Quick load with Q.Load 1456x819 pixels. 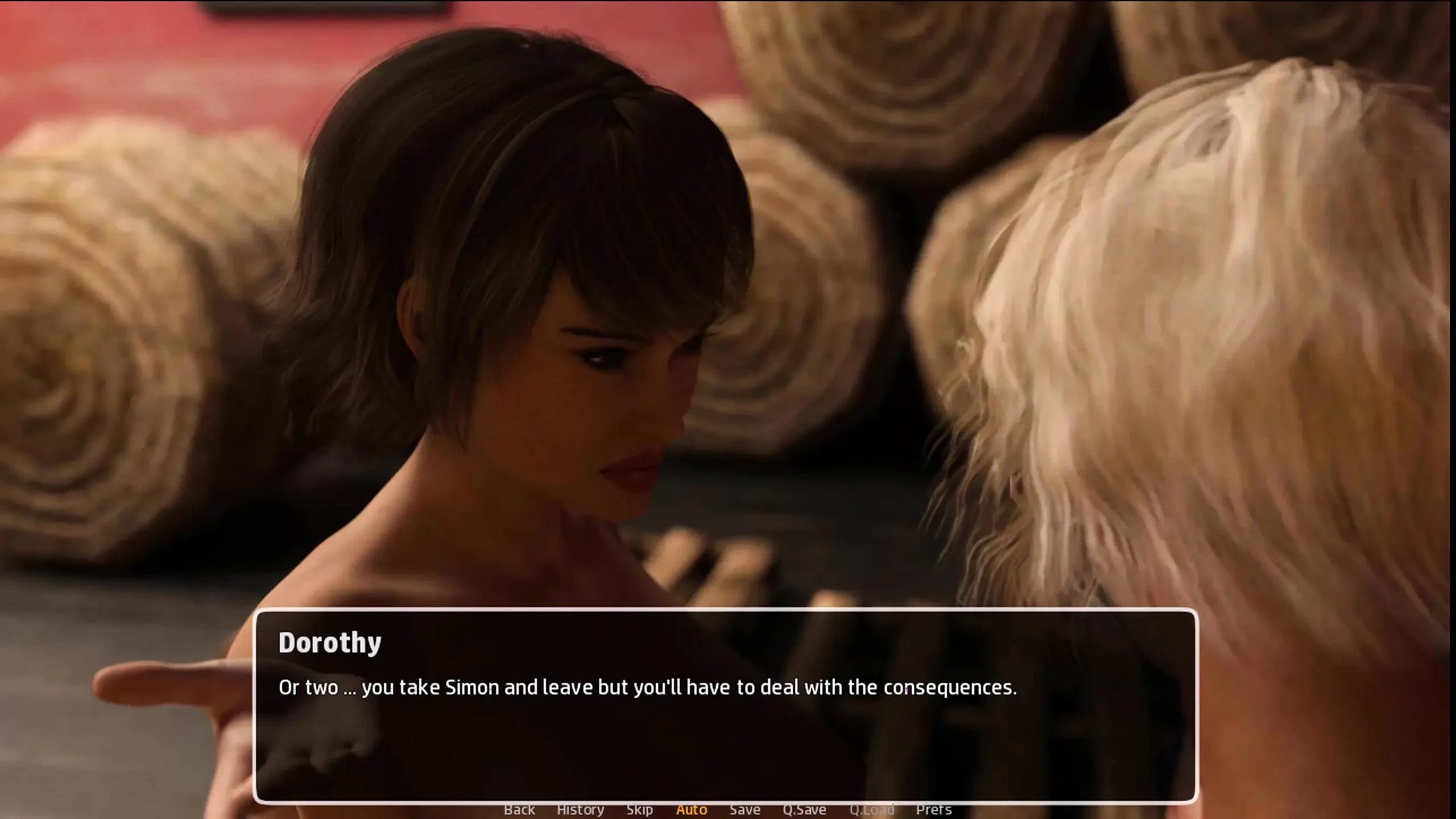872,809
